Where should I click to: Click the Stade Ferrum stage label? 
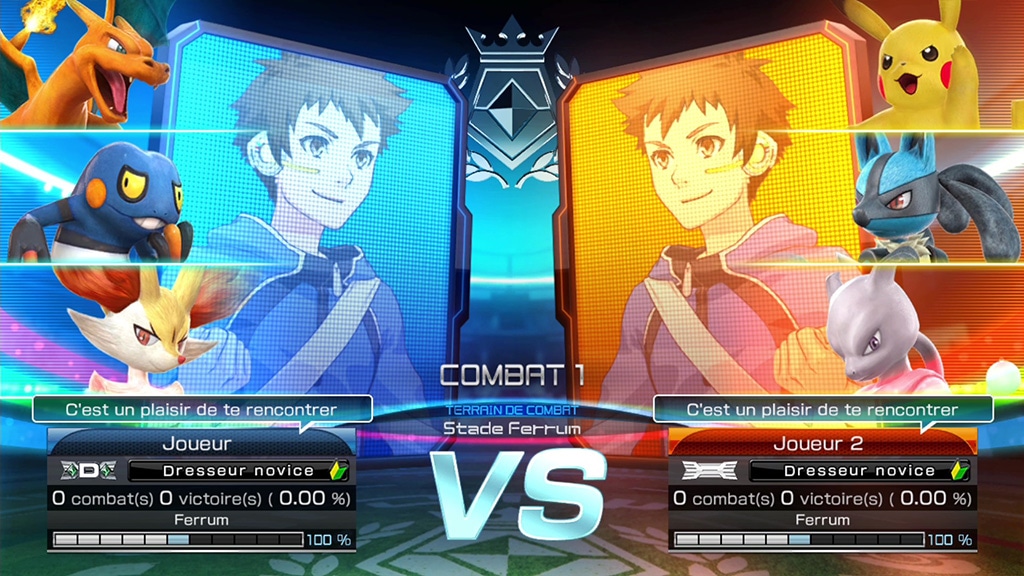(x=512, y=428)
